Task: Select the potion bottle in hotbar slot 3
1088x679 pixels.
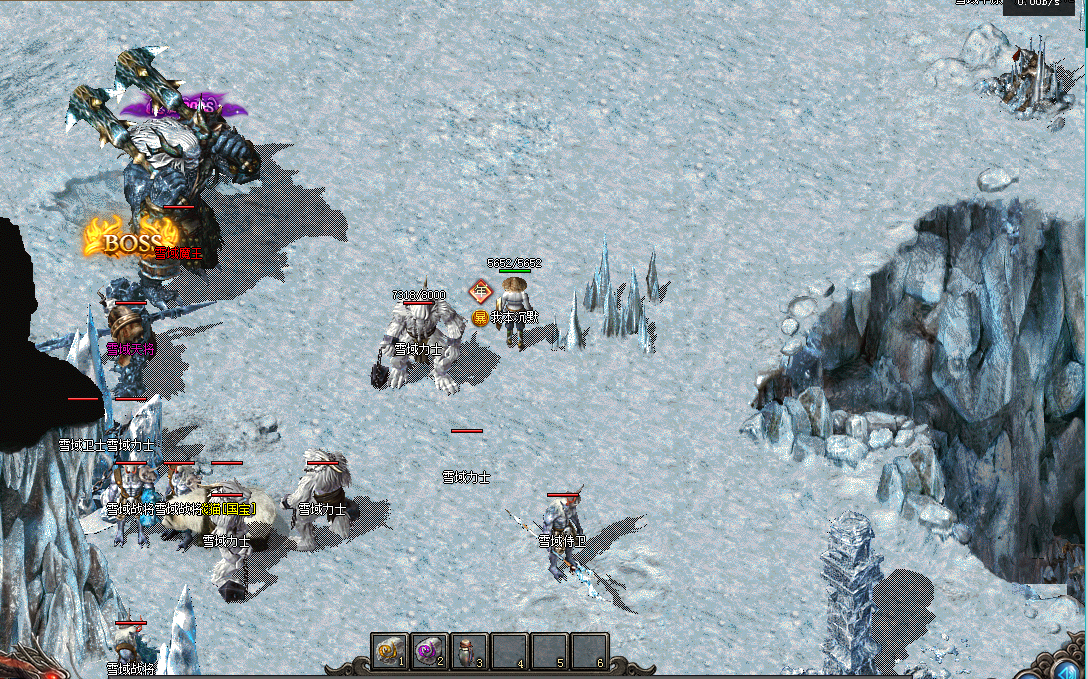Action: pos(469,651)
